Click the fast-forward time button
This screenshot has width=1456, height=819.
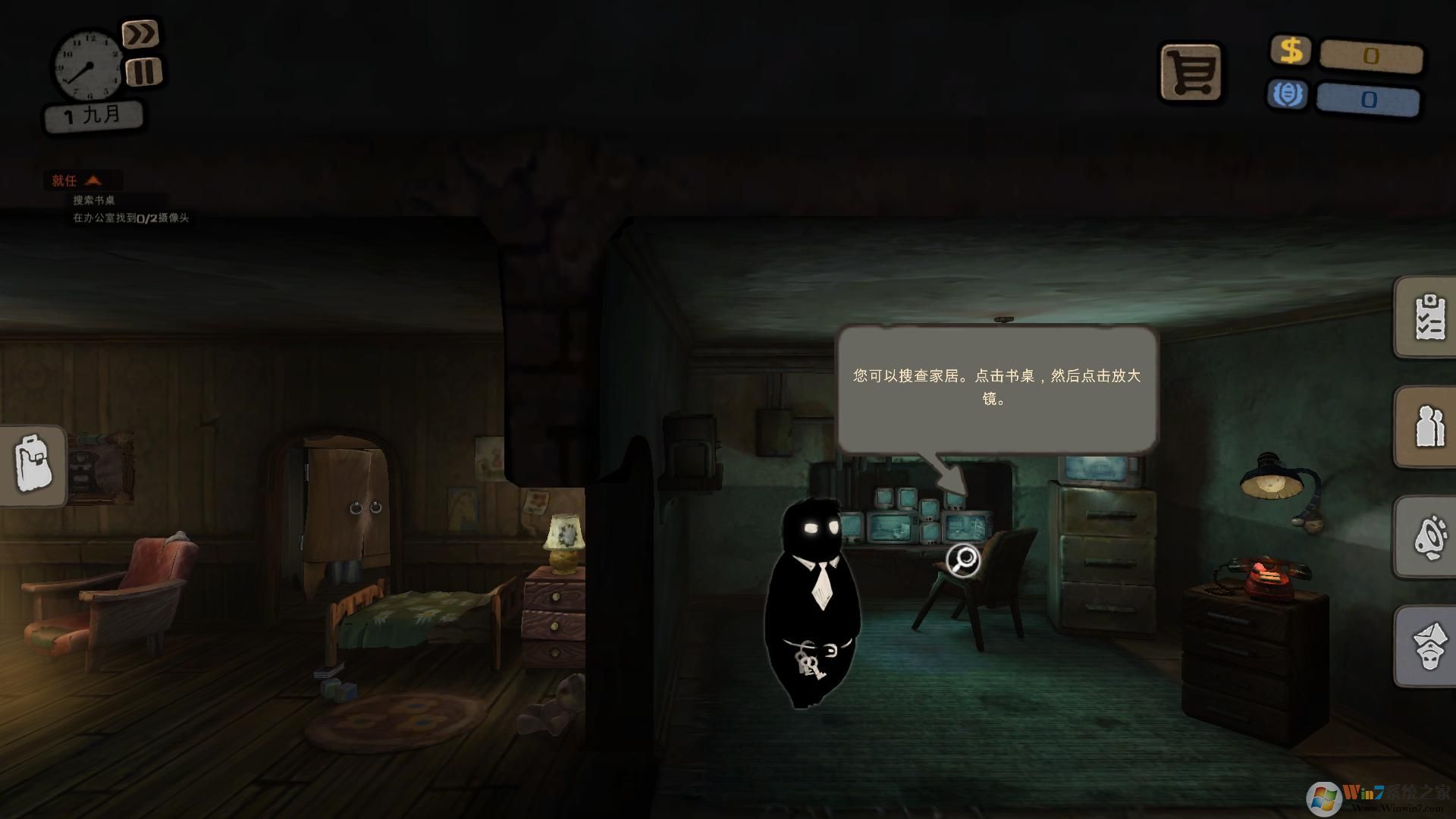(140, 34)
